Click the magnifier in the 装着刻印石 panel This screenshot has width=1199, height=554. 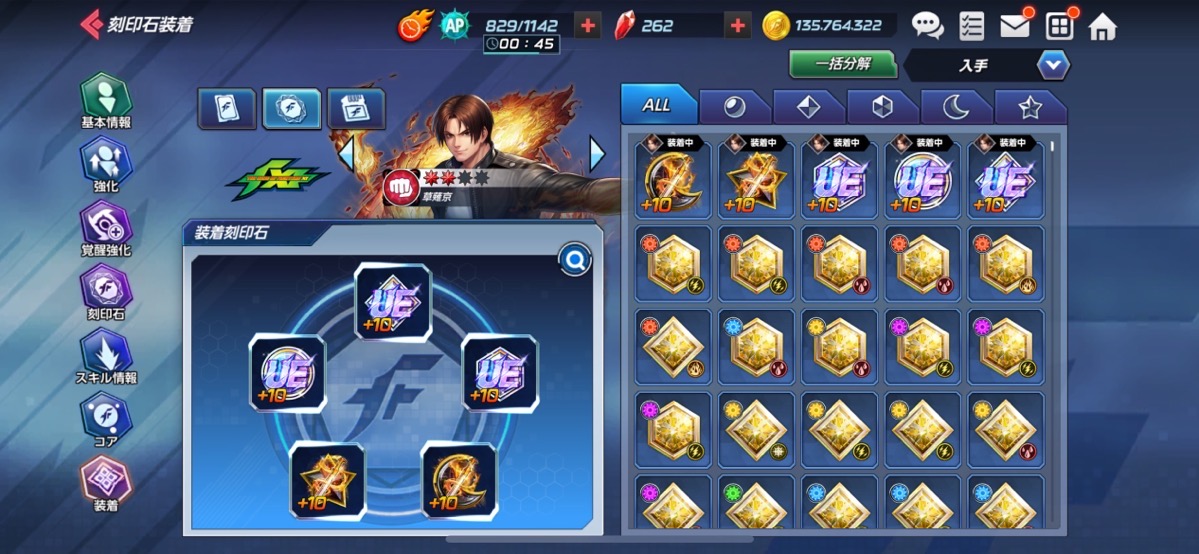click(576, 262)
